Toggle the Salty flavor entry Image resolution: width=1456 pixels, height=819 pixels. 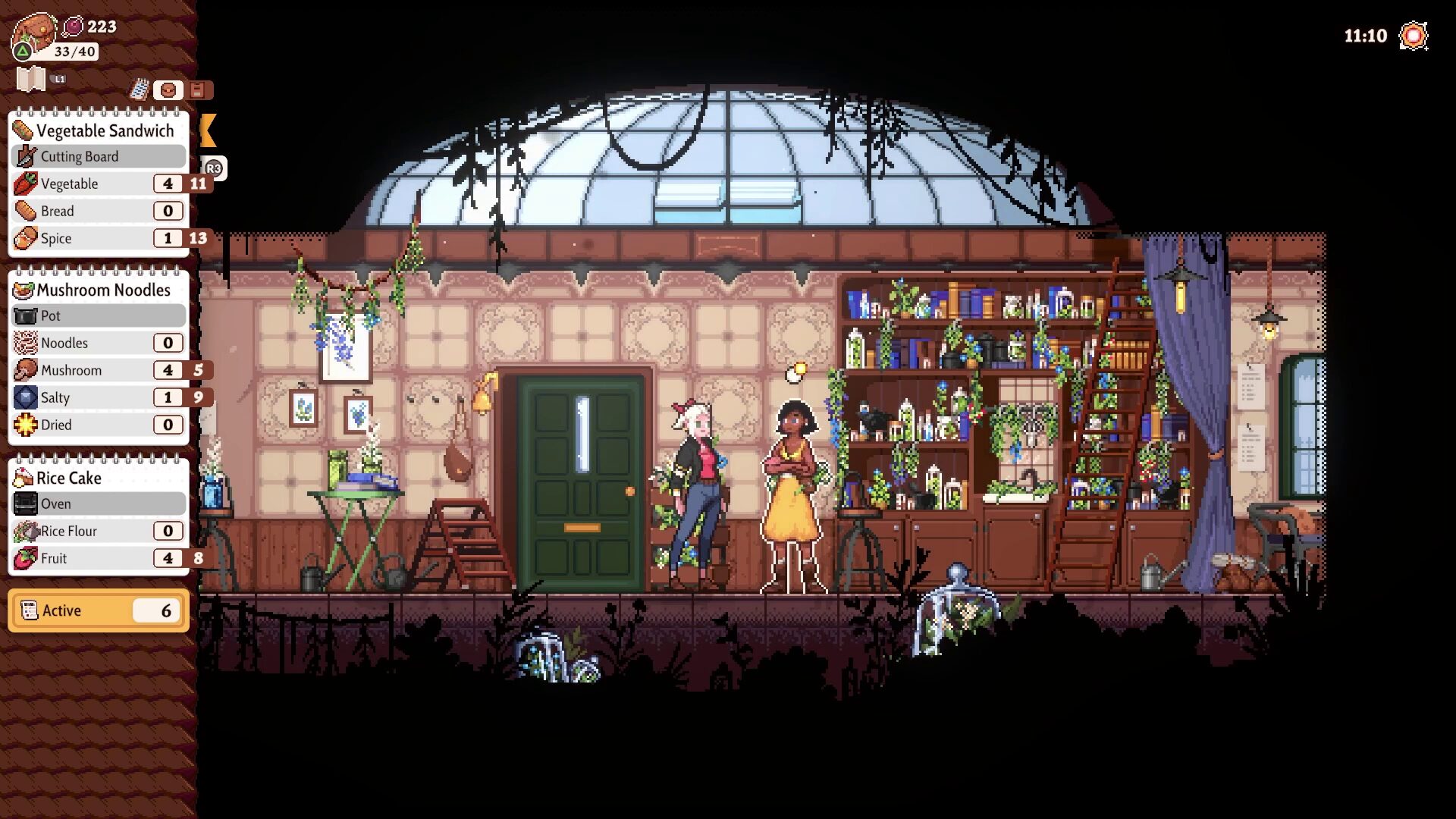click(x=24, y=397)
